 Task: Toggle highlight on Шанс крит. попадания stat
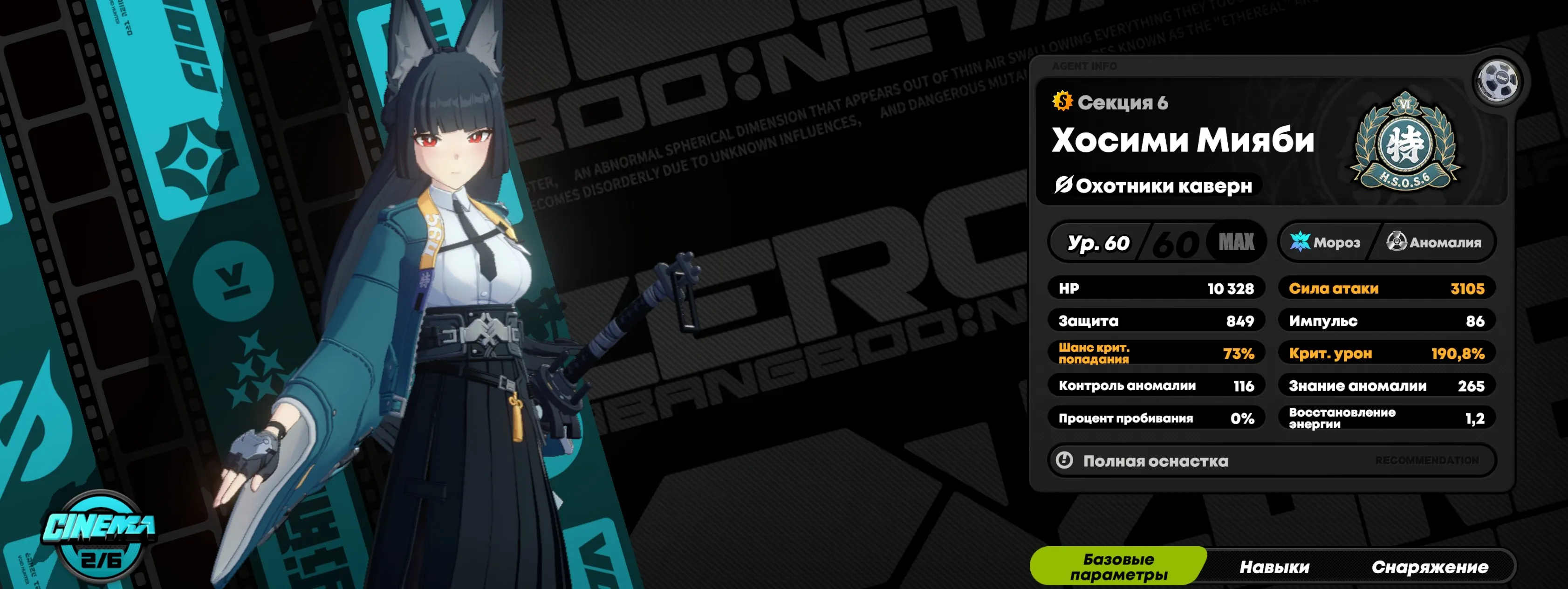point(1157,354)
